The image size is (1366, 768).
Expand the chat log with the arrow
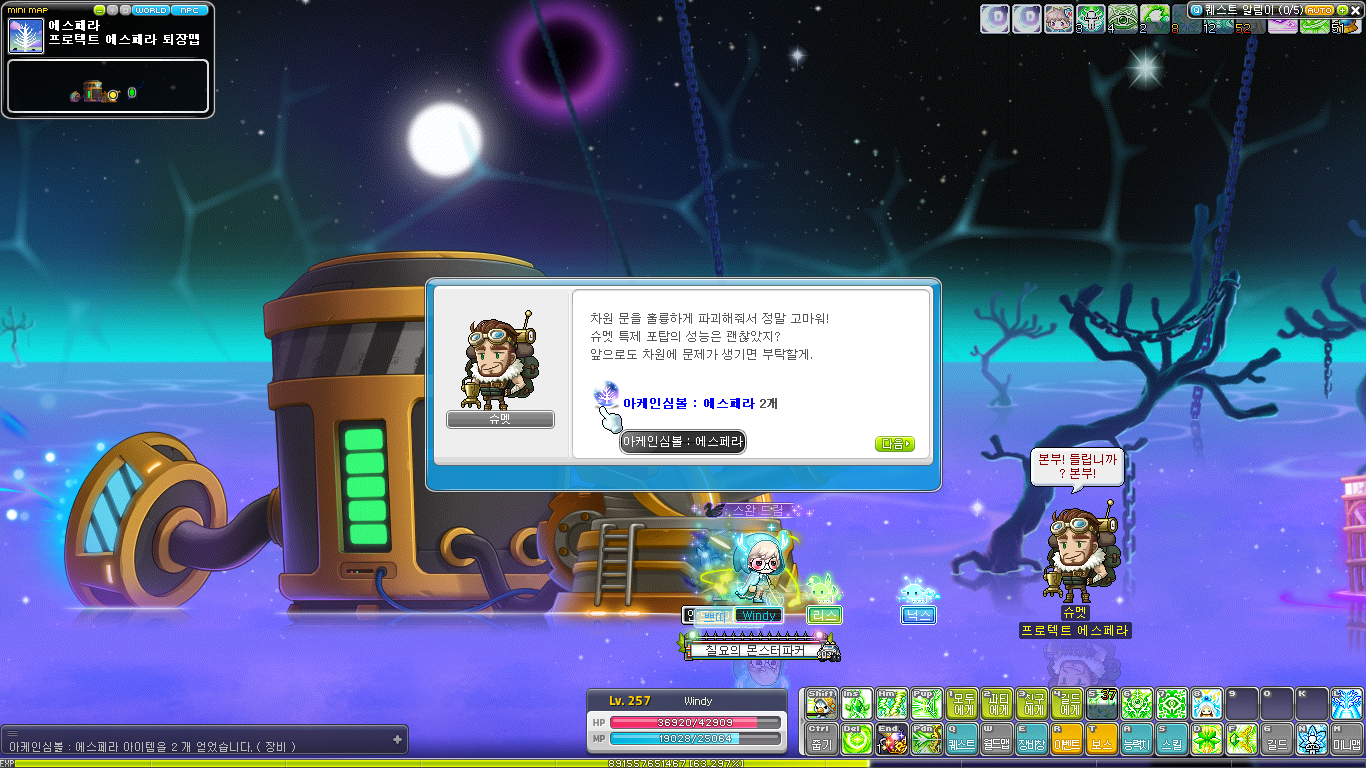[x=397, y=739]
